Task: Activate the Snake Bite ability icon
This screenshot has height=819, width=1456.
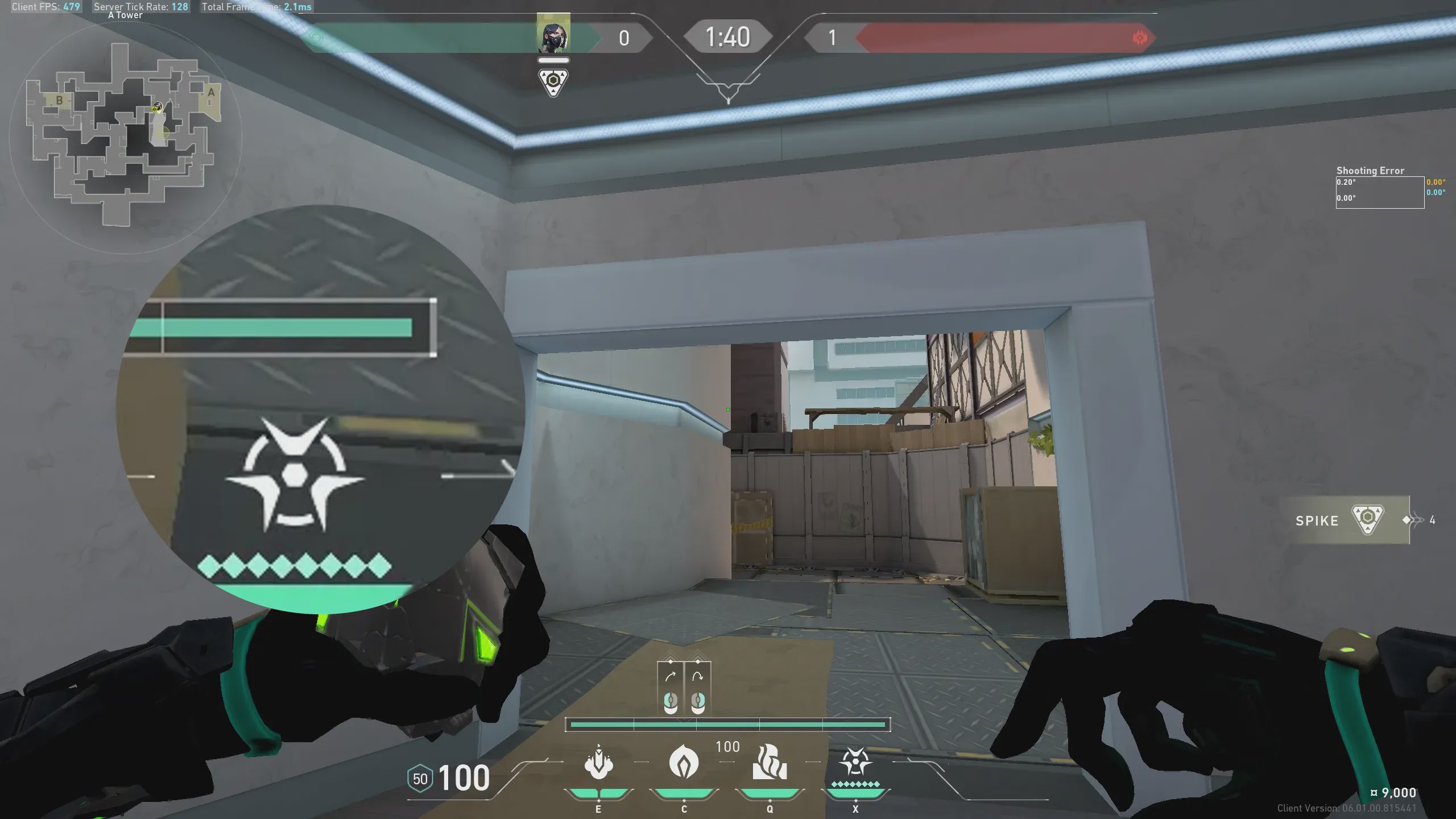Action: click(684, 762)
